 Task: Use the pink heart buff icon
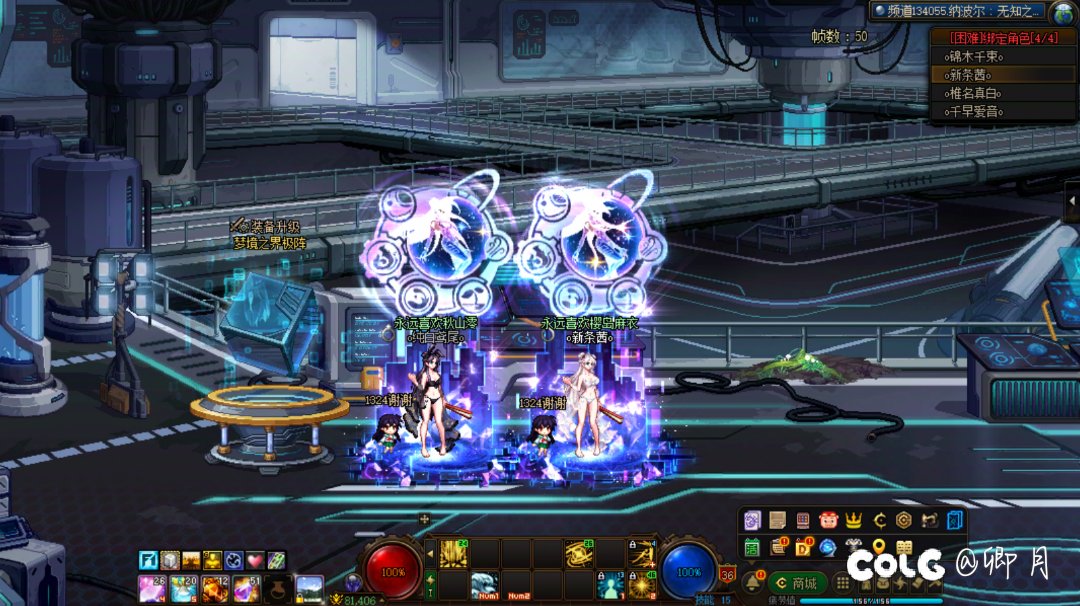(255, 560)
